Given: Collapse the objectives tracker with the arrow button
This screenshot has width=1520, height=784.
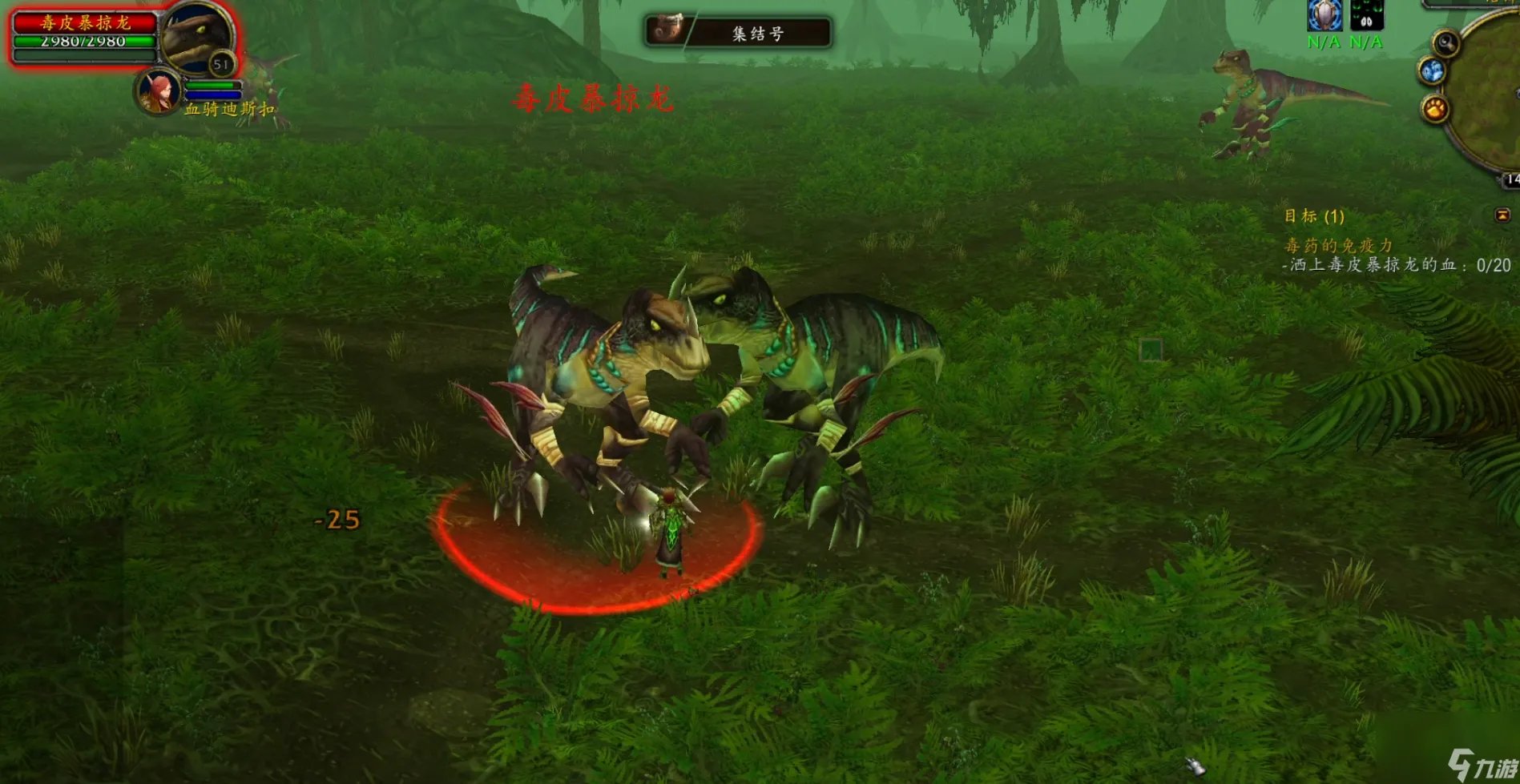Looking at the screenshot, I should (x=1502, y=215).
